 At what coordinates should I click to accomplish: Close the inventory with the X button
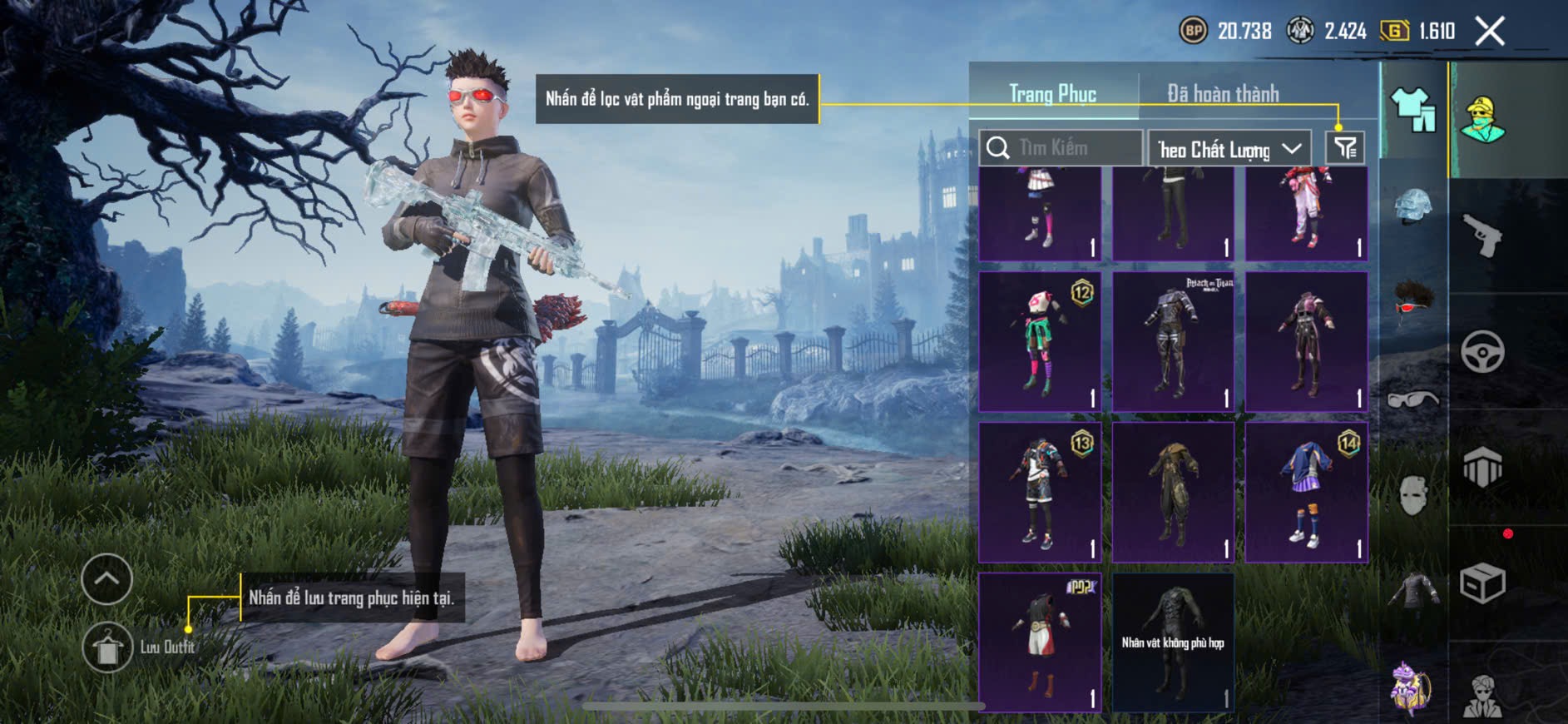click(1490, 32)
